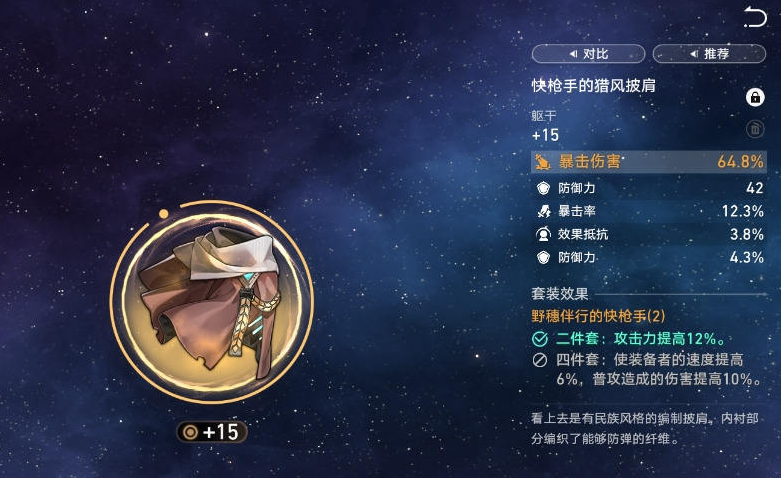The image size is (781, 478).
Task: Click the +15 level badge
Action: pyautogui.click(x=210, y=432)
